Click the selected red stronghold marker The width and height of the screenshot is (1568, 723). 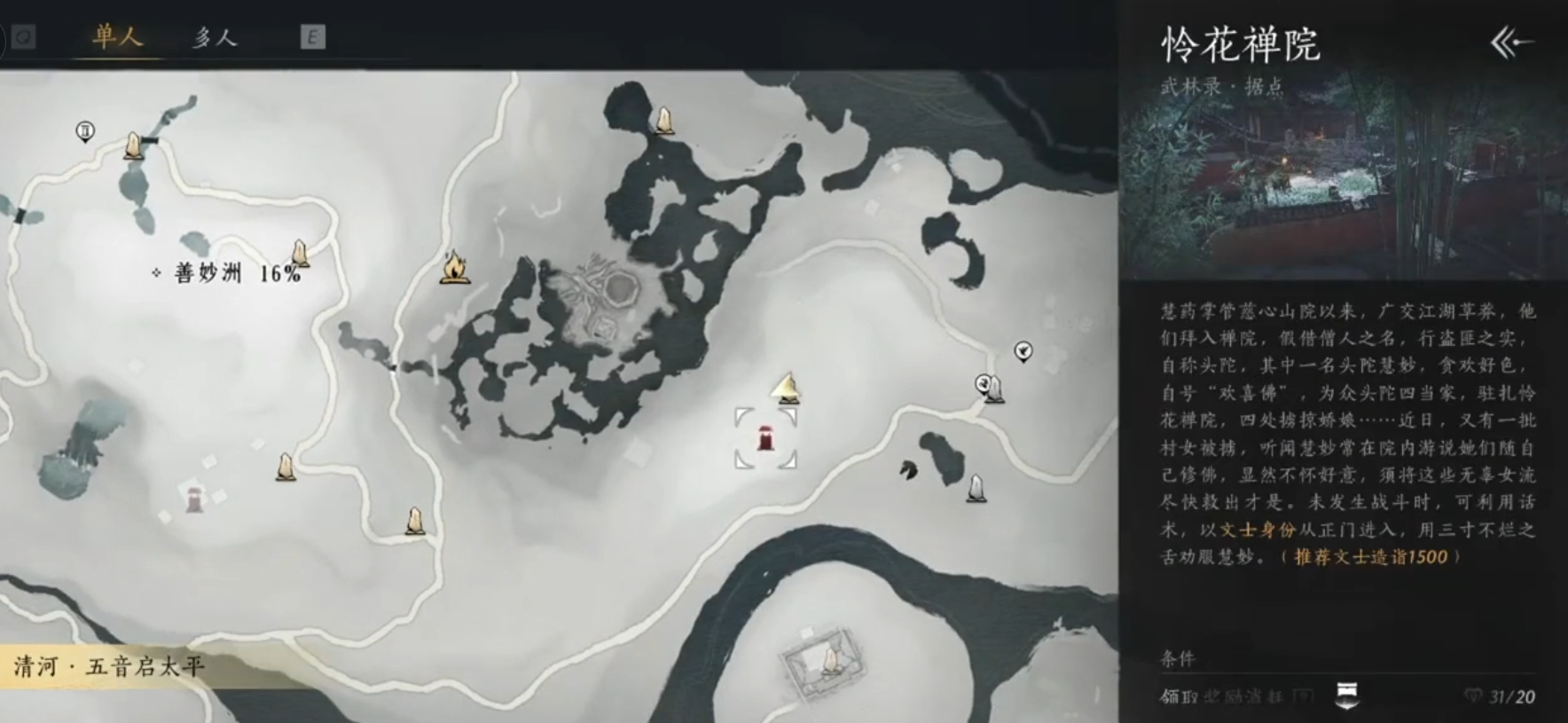(x=764, y=437)
